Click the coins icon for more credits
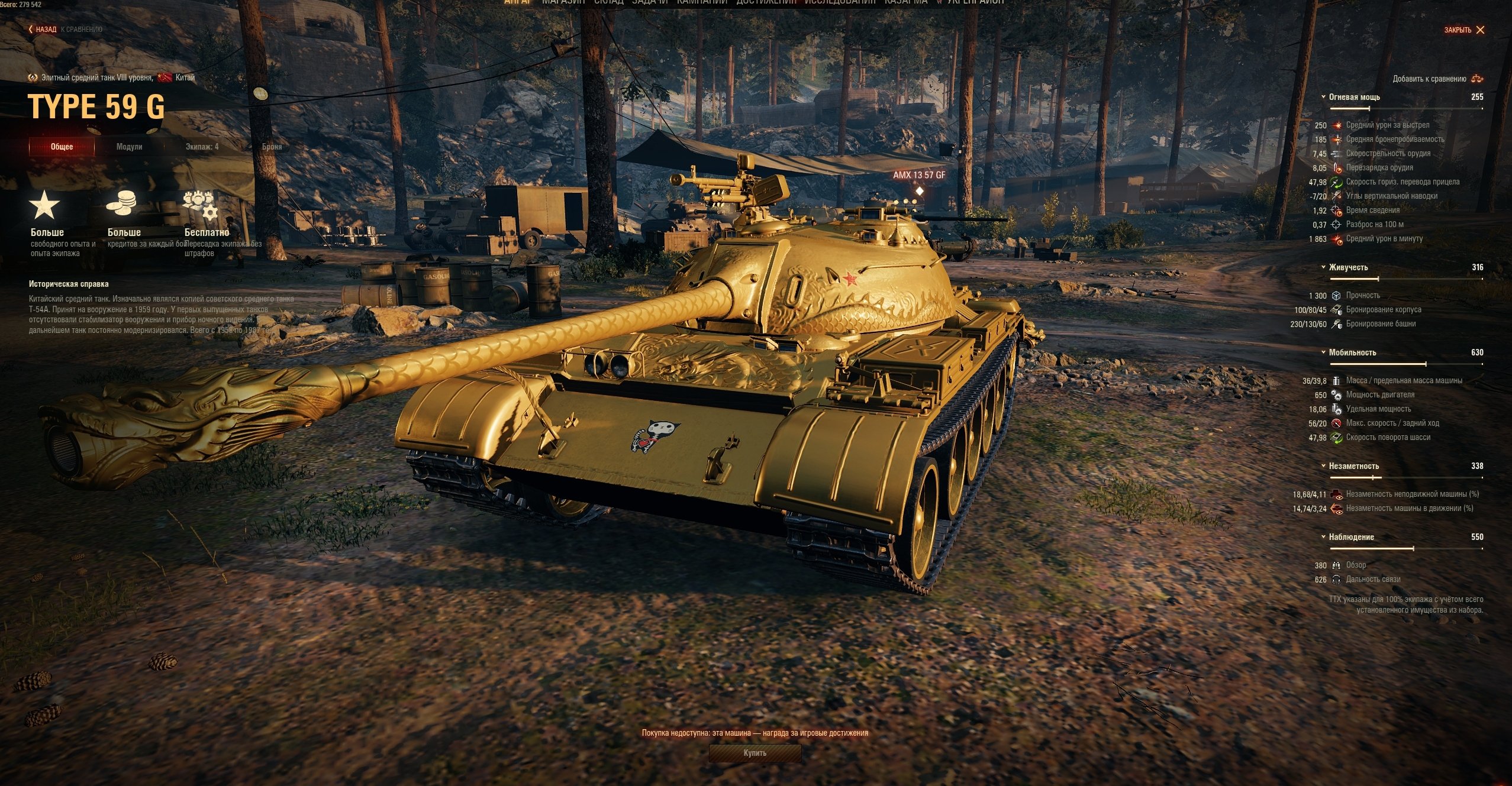This screenshot has width=1512, height=786. point(121,203)
